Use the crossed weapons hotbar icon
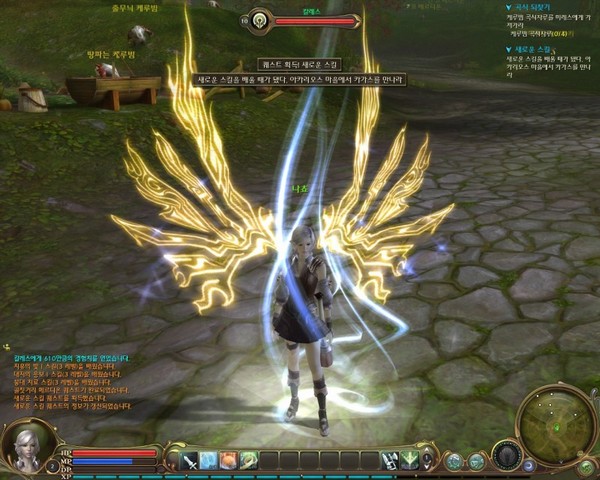The width and height of the screenshot is (600, 480). coord(390,460)
